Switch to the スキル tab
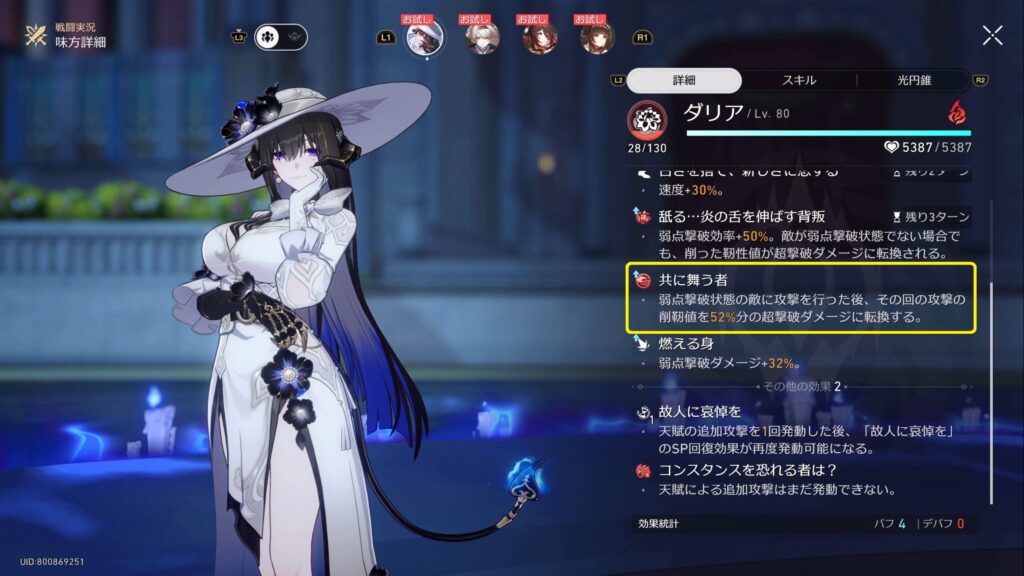Screen dimensions: 1024x576 [797, 80]
